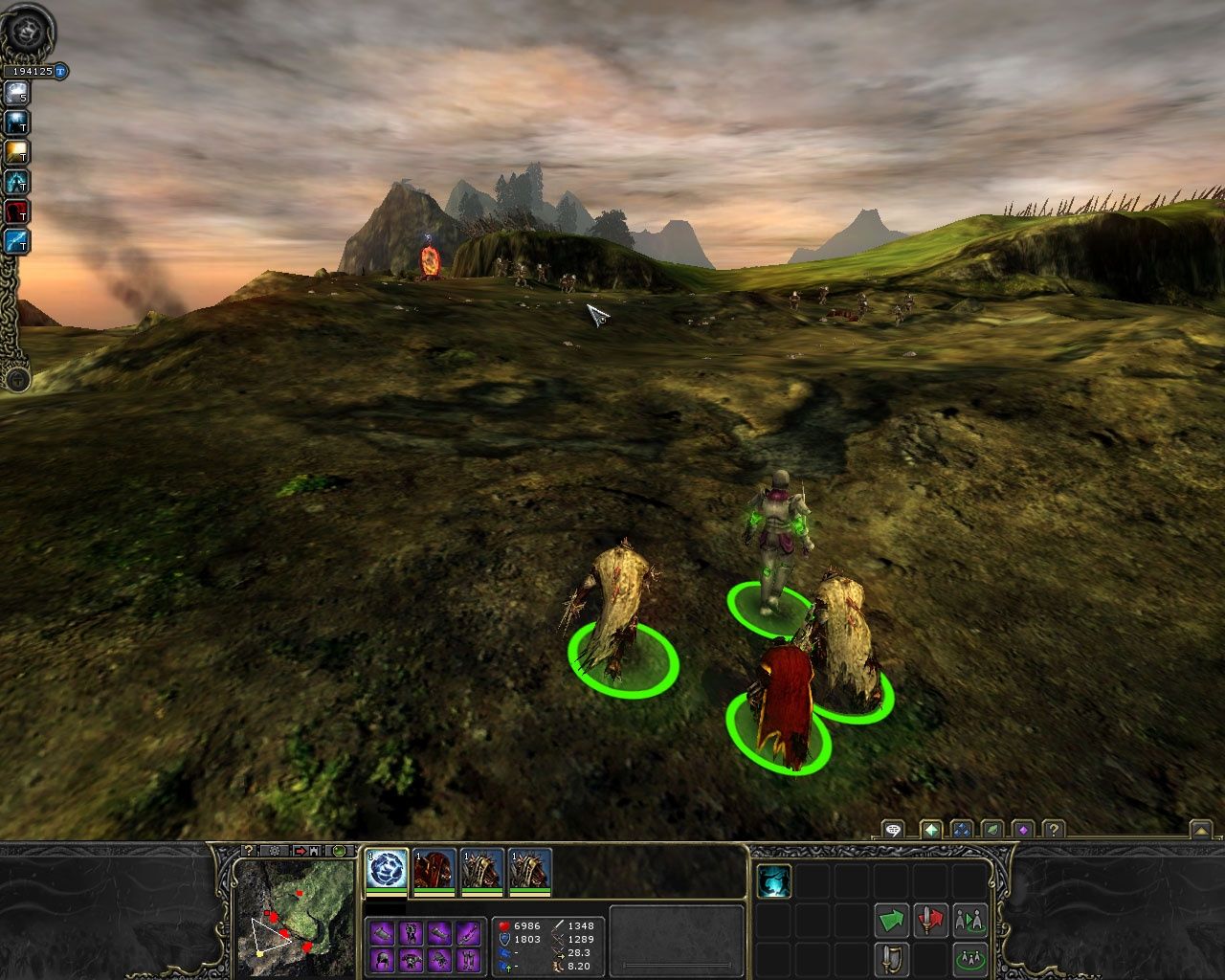This screenshot has height=980, width=1225.
Task: Click the purple gem menu button
Action: (x=1023, y=830)
